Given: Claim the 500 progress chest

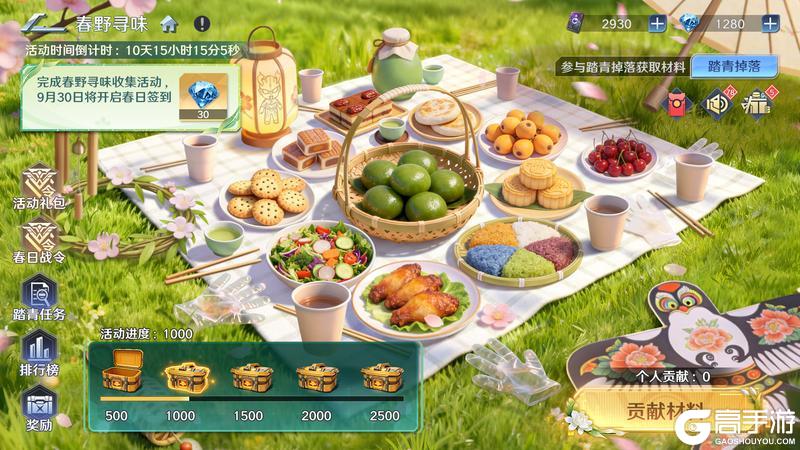Looking at the screenshot, I should [115, 377].
